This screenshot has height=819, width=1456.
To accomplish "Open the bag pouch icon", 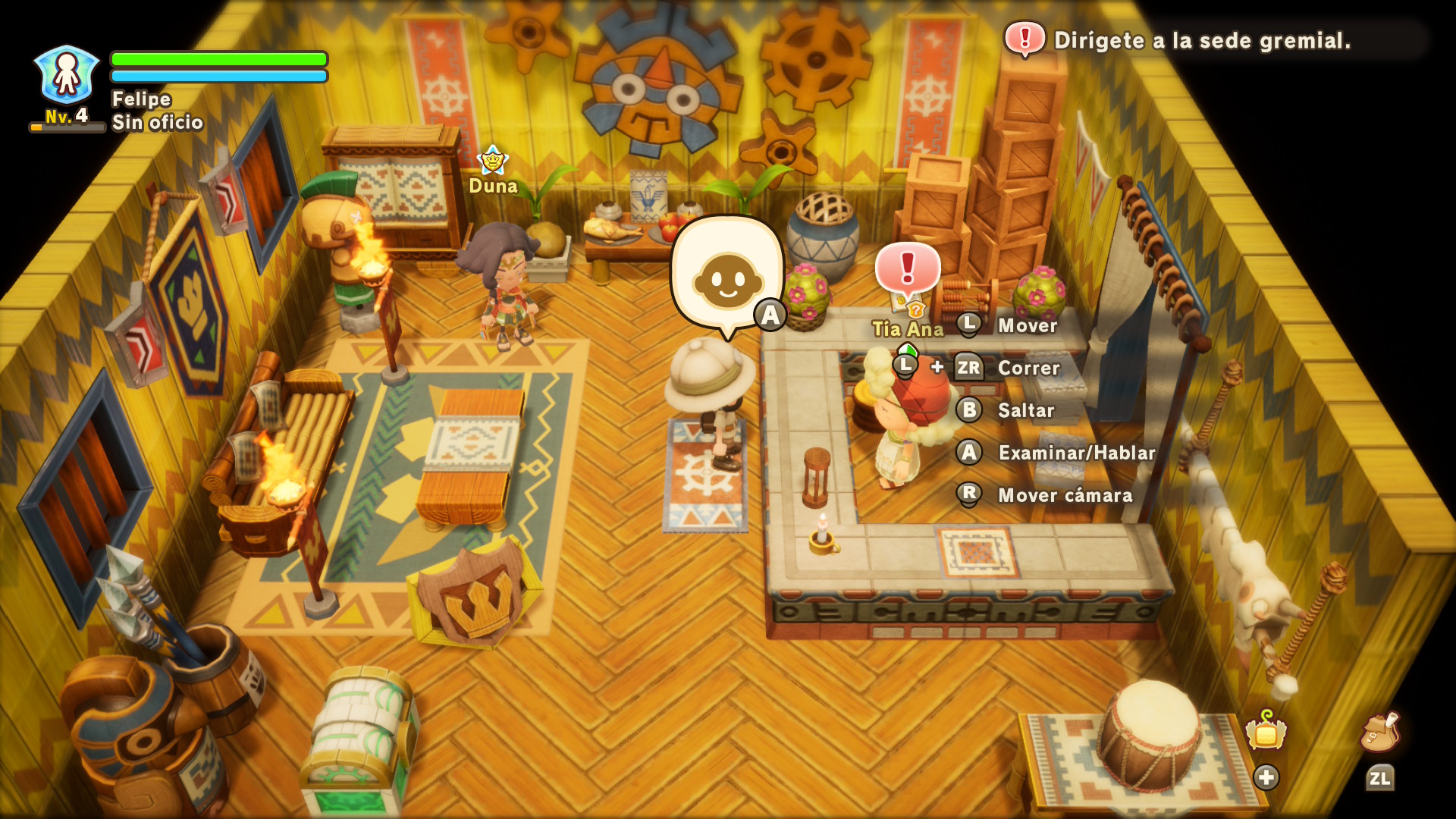I will pyautogui.click(x=1379, y=733).
